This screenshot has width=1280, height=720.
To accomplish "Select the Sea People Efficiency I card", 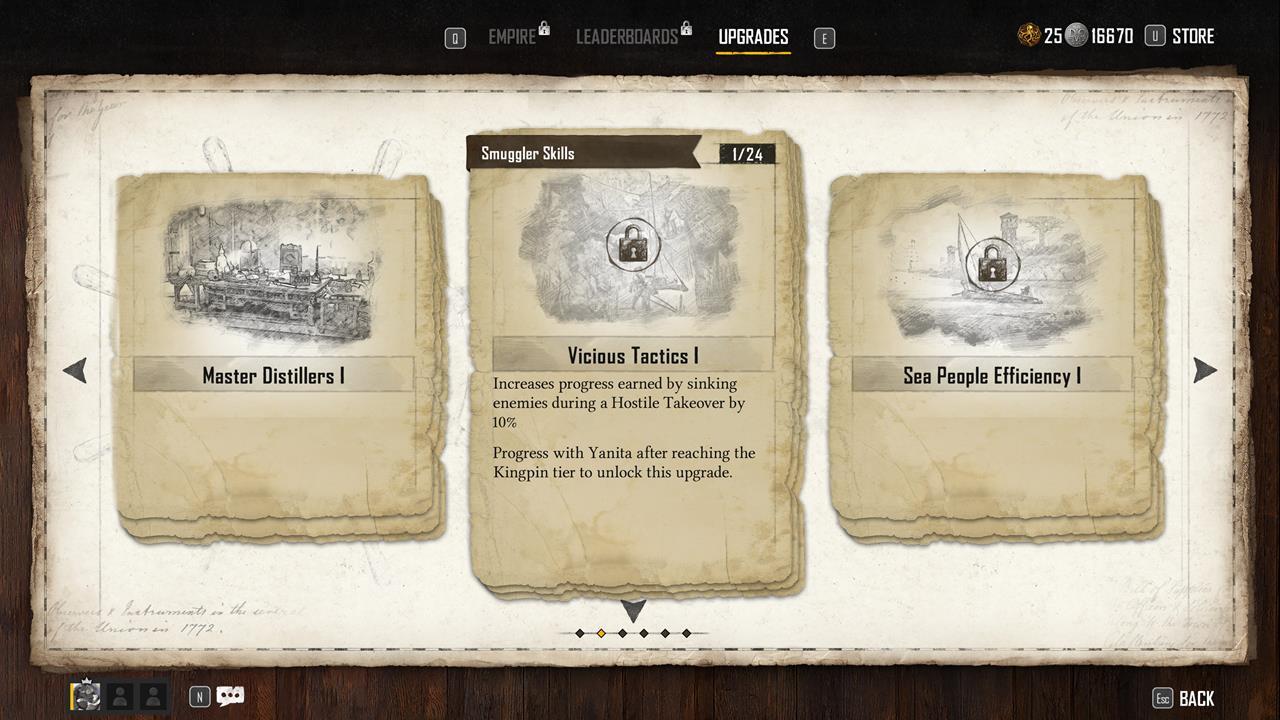I will click(992, 355).
